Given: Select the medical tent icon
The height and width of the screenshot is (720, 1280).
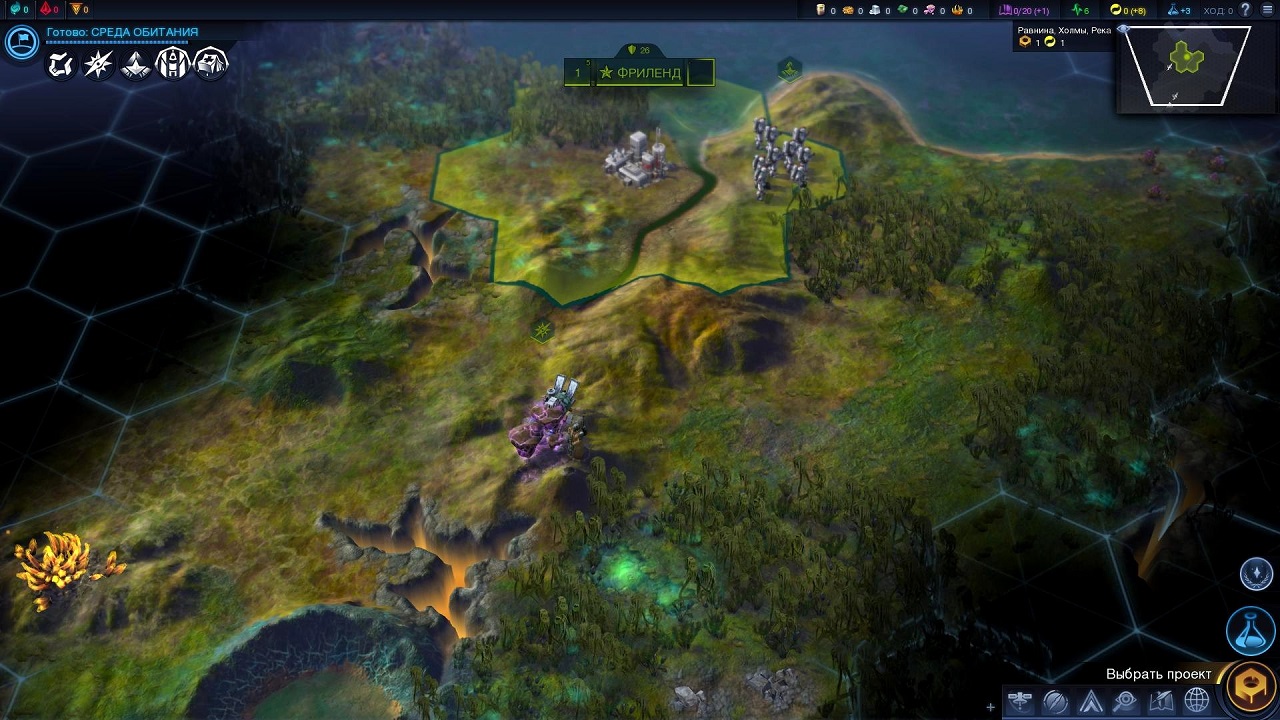Looking at the screenshot, I should (x=211, y=65).
